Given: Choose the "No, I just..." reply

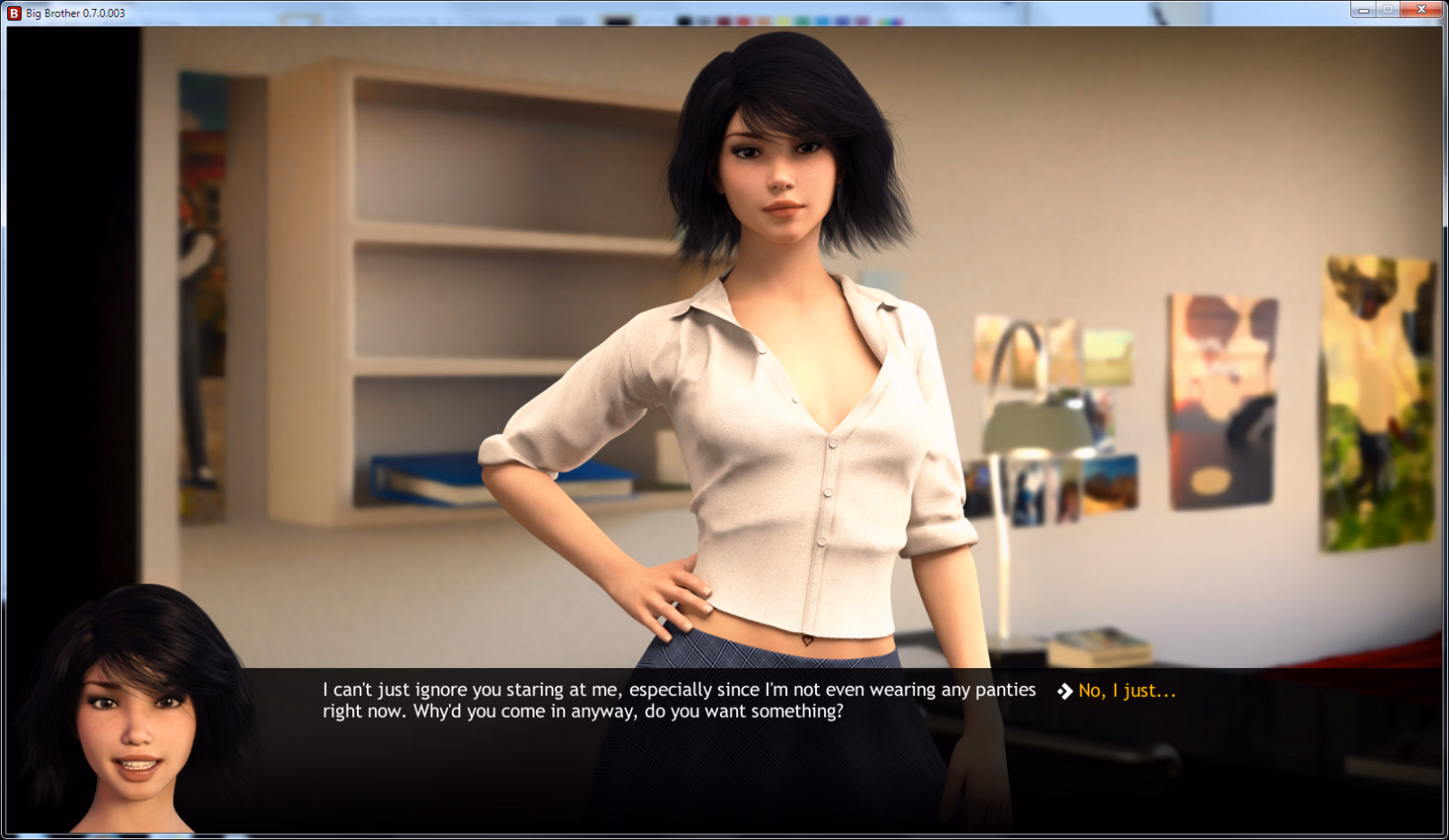Looking at the screenshot, I should [x=1126, y=692].
